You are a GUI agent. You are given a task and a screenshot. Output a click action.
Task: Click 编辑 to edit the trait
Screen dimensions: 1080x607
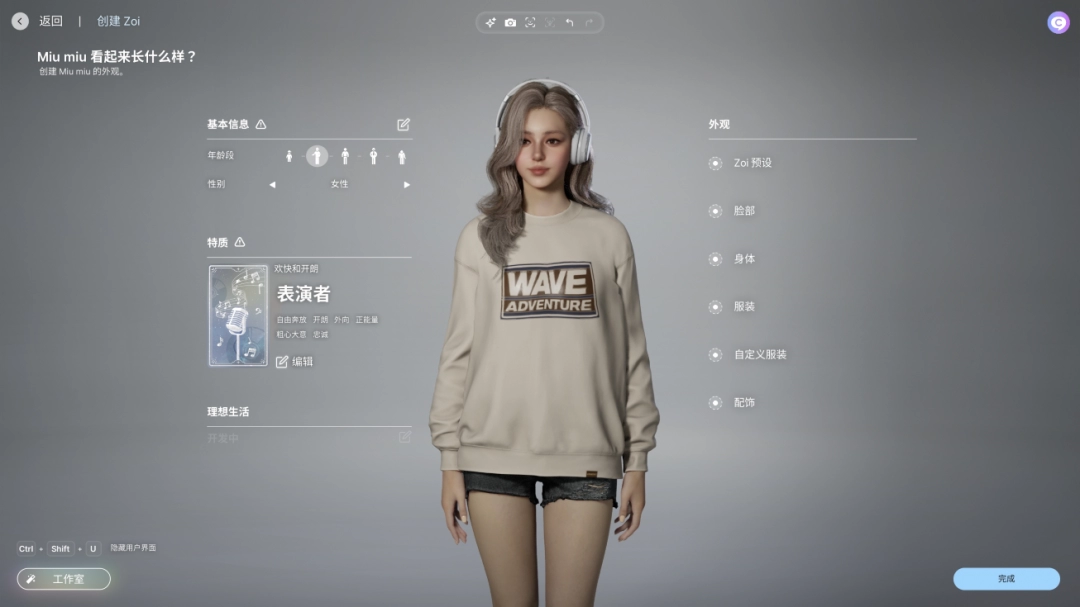coord(295,362)
